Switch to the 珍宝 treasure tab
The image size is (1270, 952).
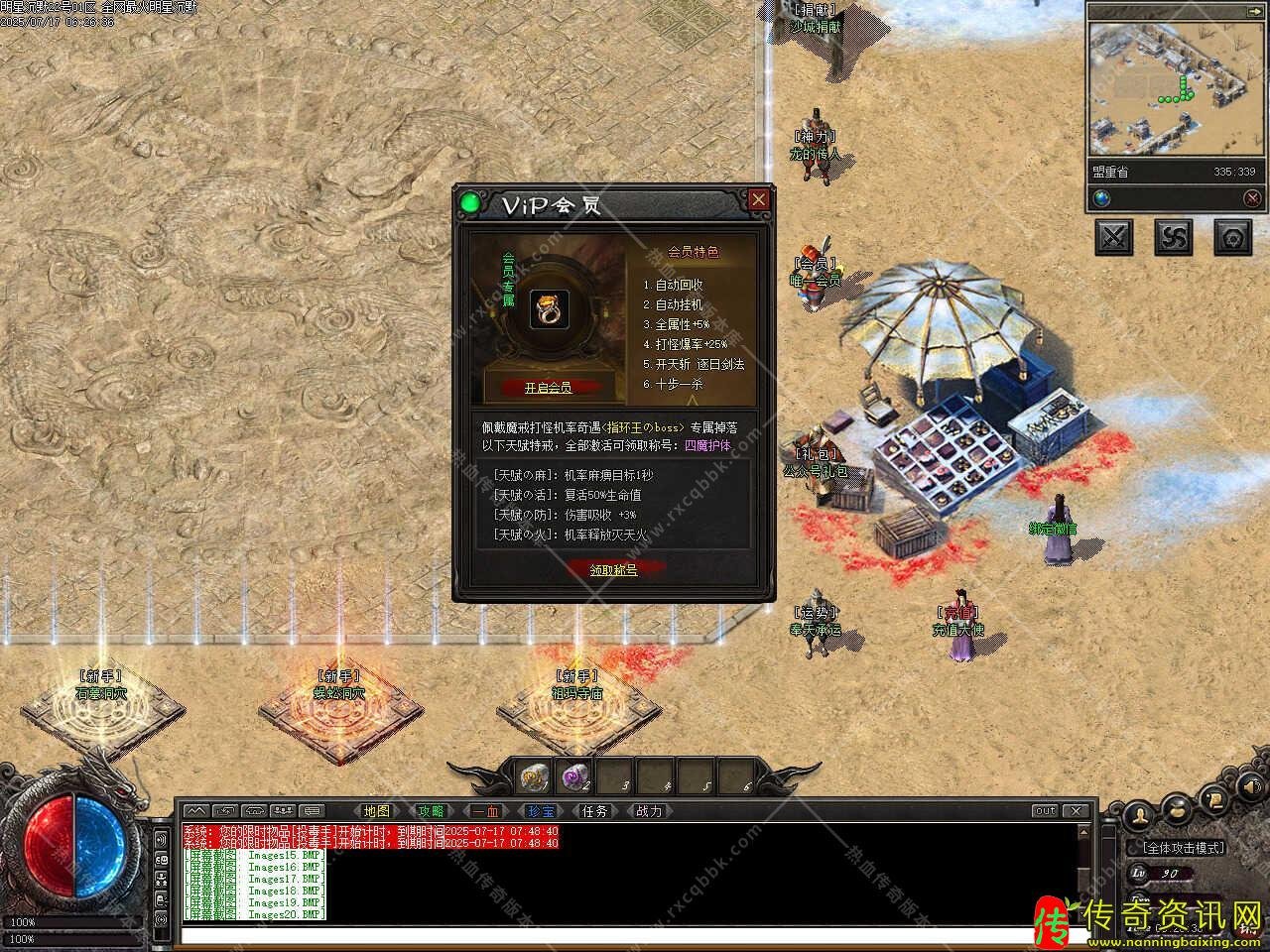click(x=541, y=811)
